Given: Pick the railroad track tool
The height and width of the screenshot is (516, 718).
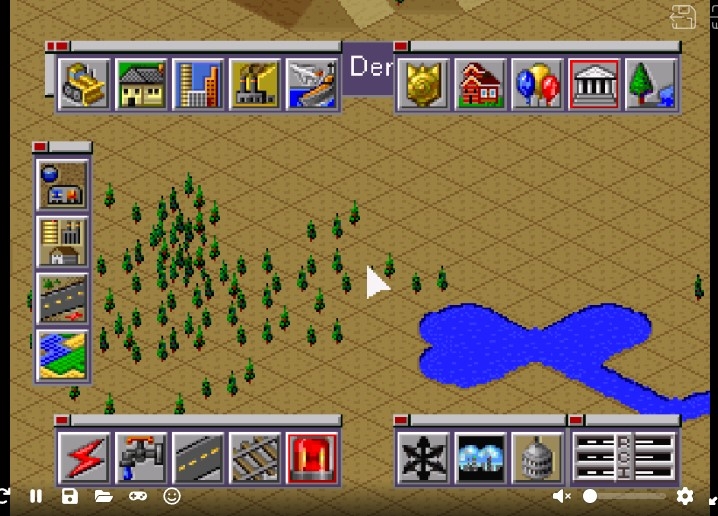Looking at the screenshot, I should (255, 458).
